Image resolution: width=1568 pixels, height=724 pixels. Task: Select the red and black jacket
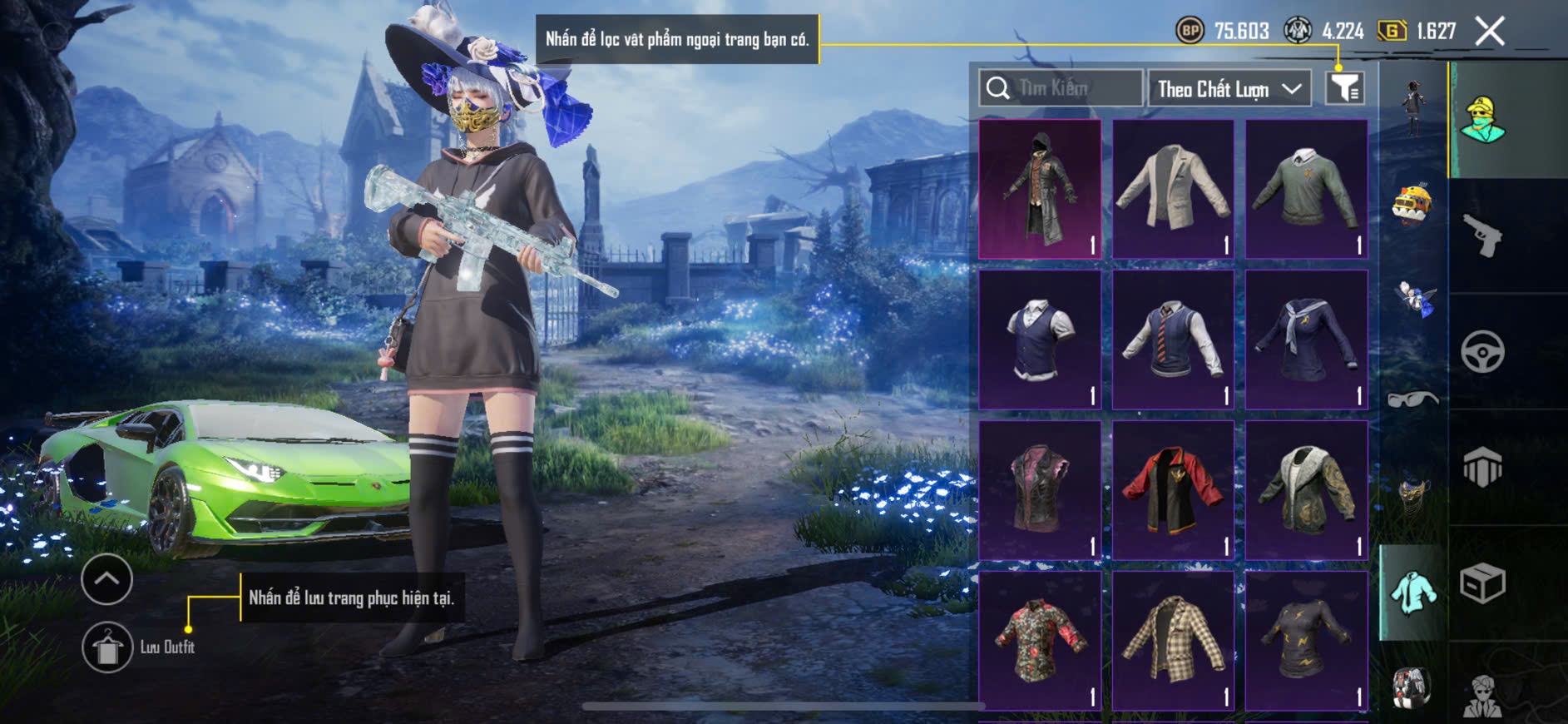pyautogui.click(x=1173, y=490)
